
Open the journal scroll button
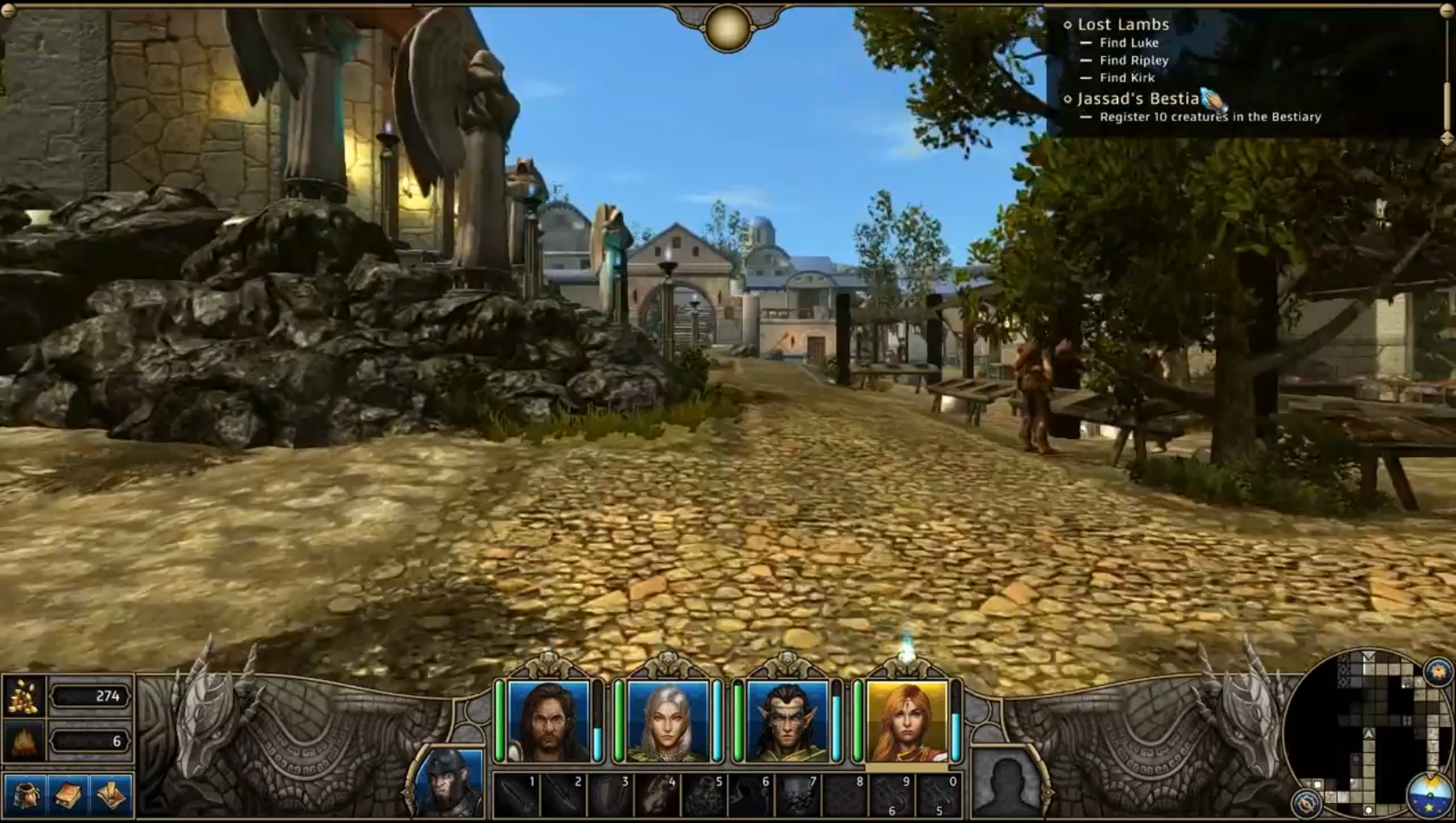click(x=111, y=794)
